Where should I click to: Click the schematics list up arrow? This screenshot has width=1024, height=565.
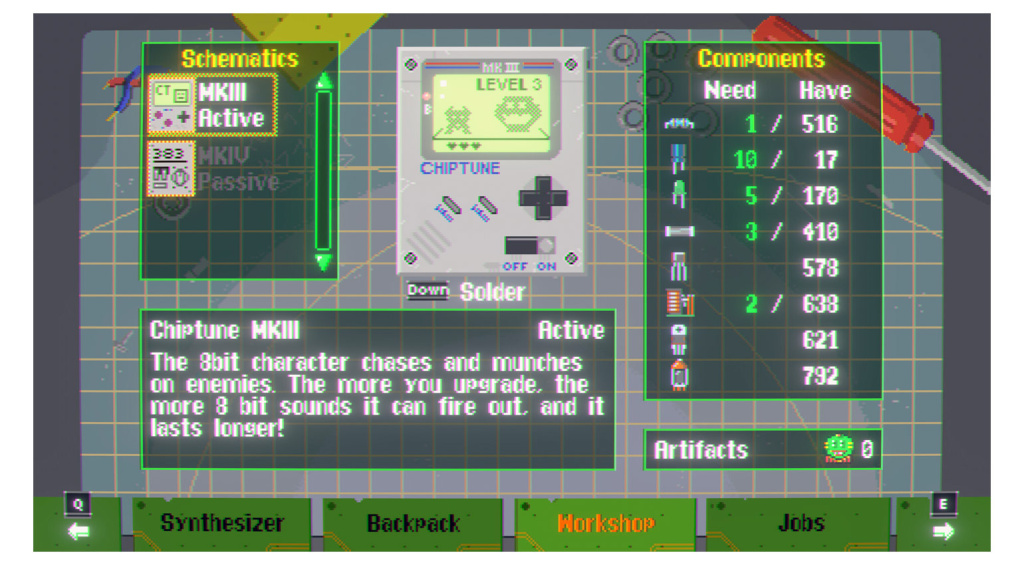click(x=323, y=81)
